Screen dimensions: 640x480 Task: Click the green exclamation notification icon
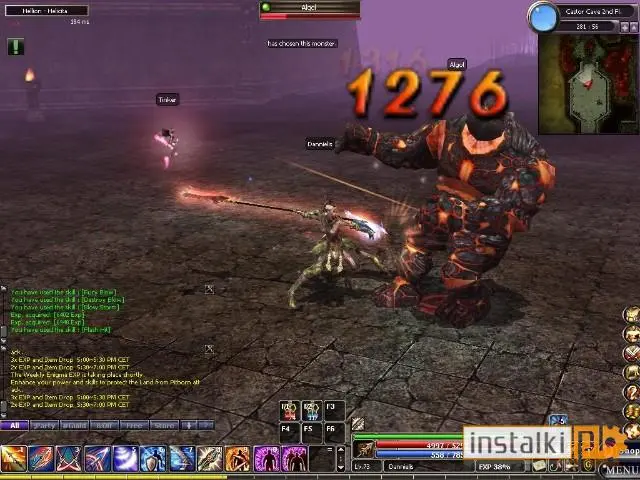click(x=15, y=46)
